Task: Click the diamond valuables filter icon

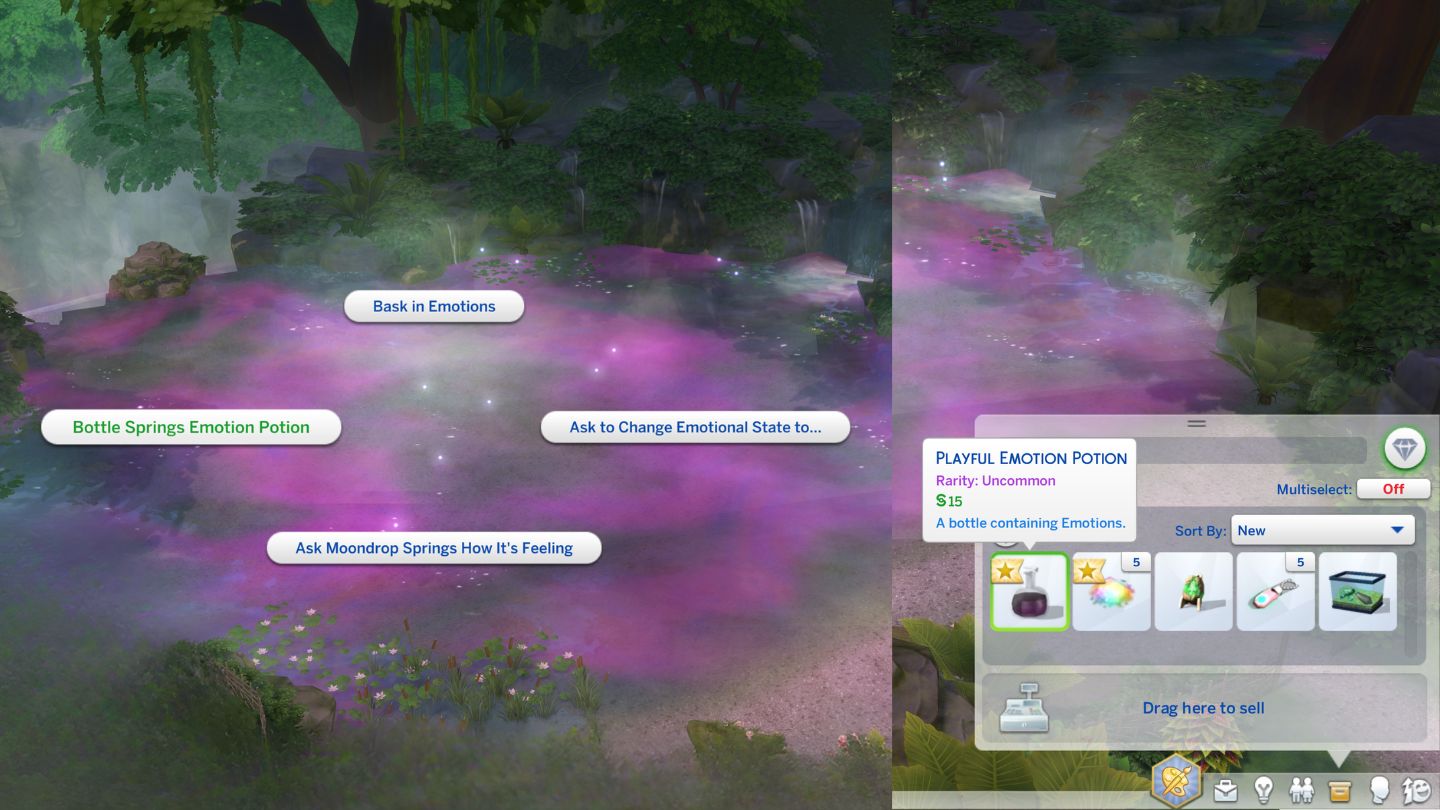Action: click(1403, 449)
